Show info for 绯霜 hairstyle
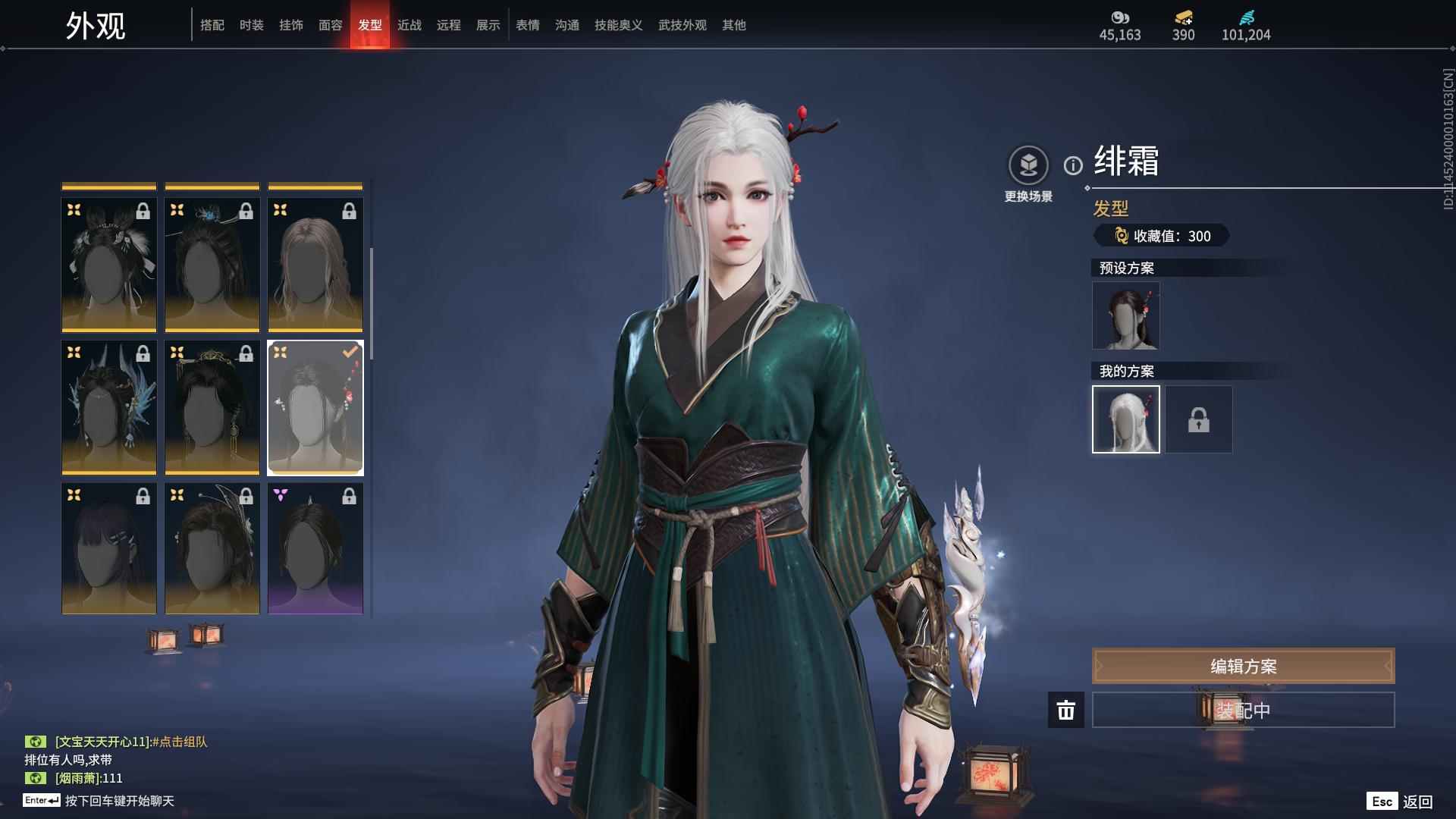 1073,165
